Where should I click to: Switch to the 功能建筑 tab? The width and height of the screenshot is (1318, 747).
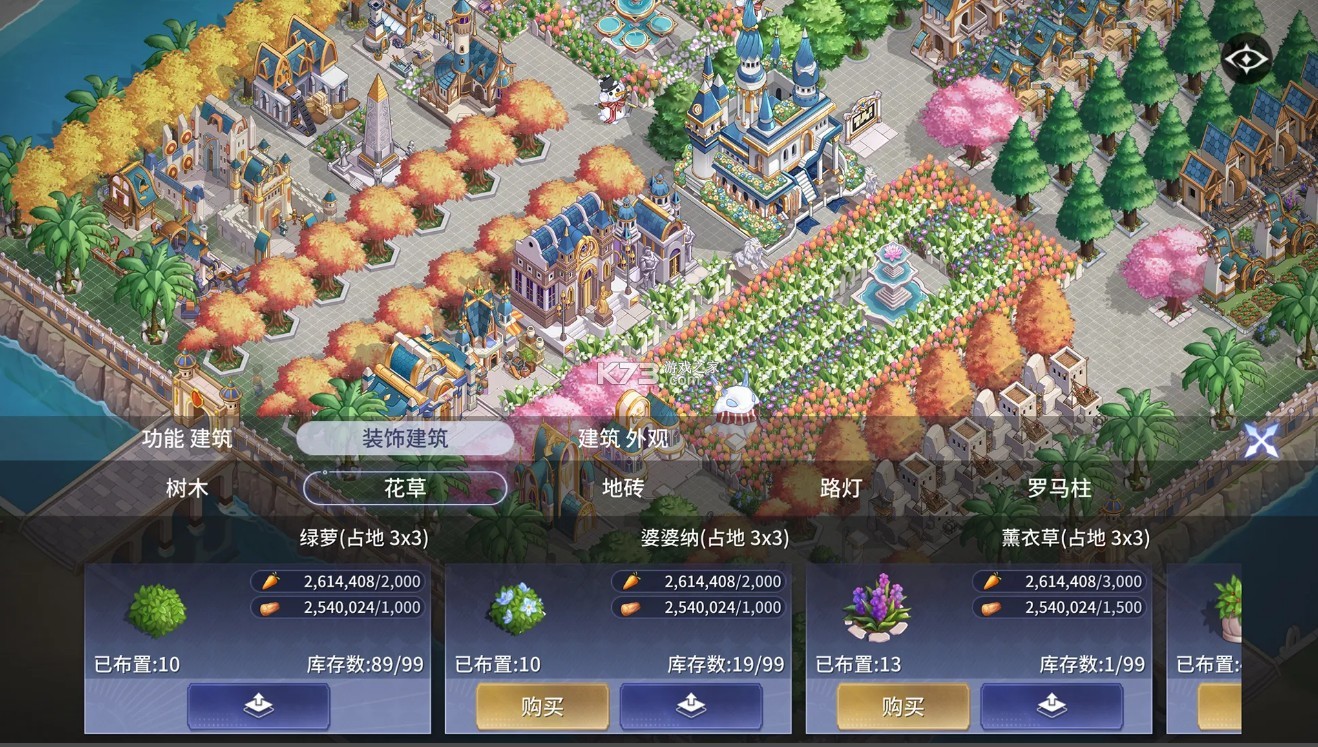coord(186,438)
